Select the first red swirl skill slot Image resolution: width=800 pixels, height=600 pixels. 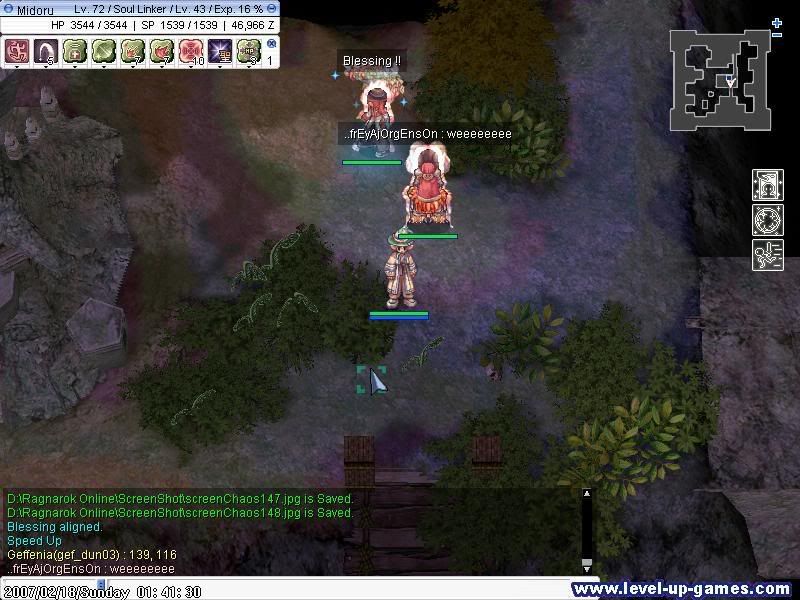point(17,51)
